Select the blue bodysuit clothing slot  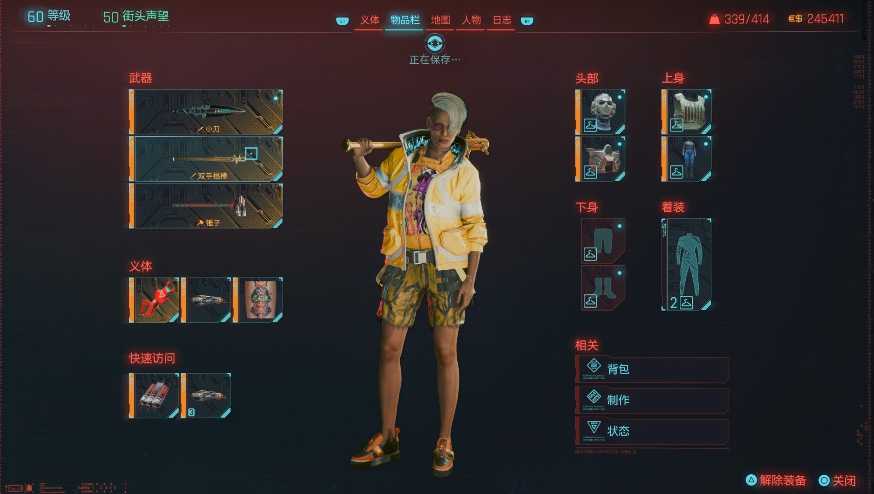click(688, 158)
